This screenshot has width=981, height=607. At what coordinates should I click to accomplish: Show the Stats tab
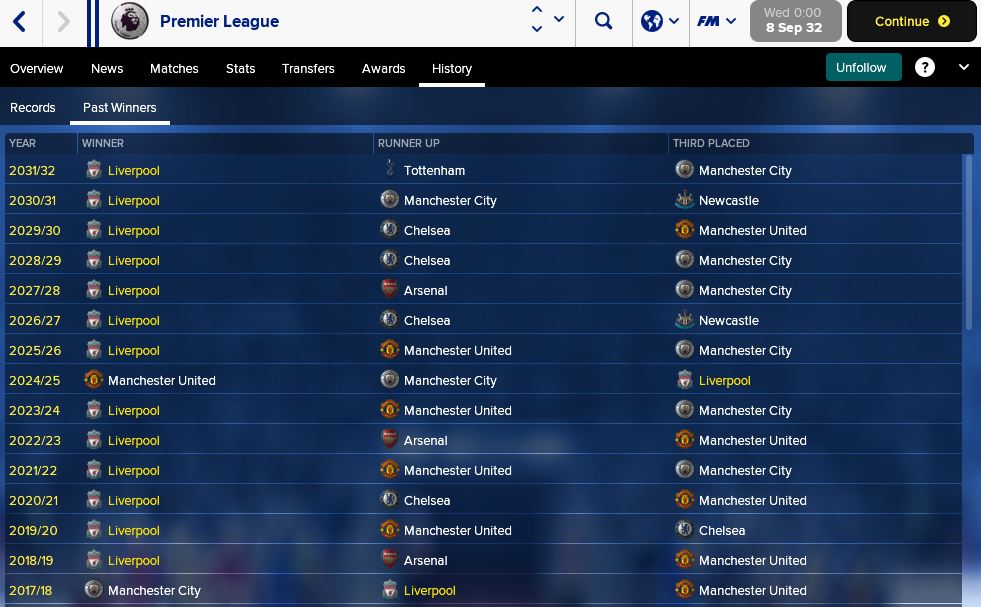240,69
